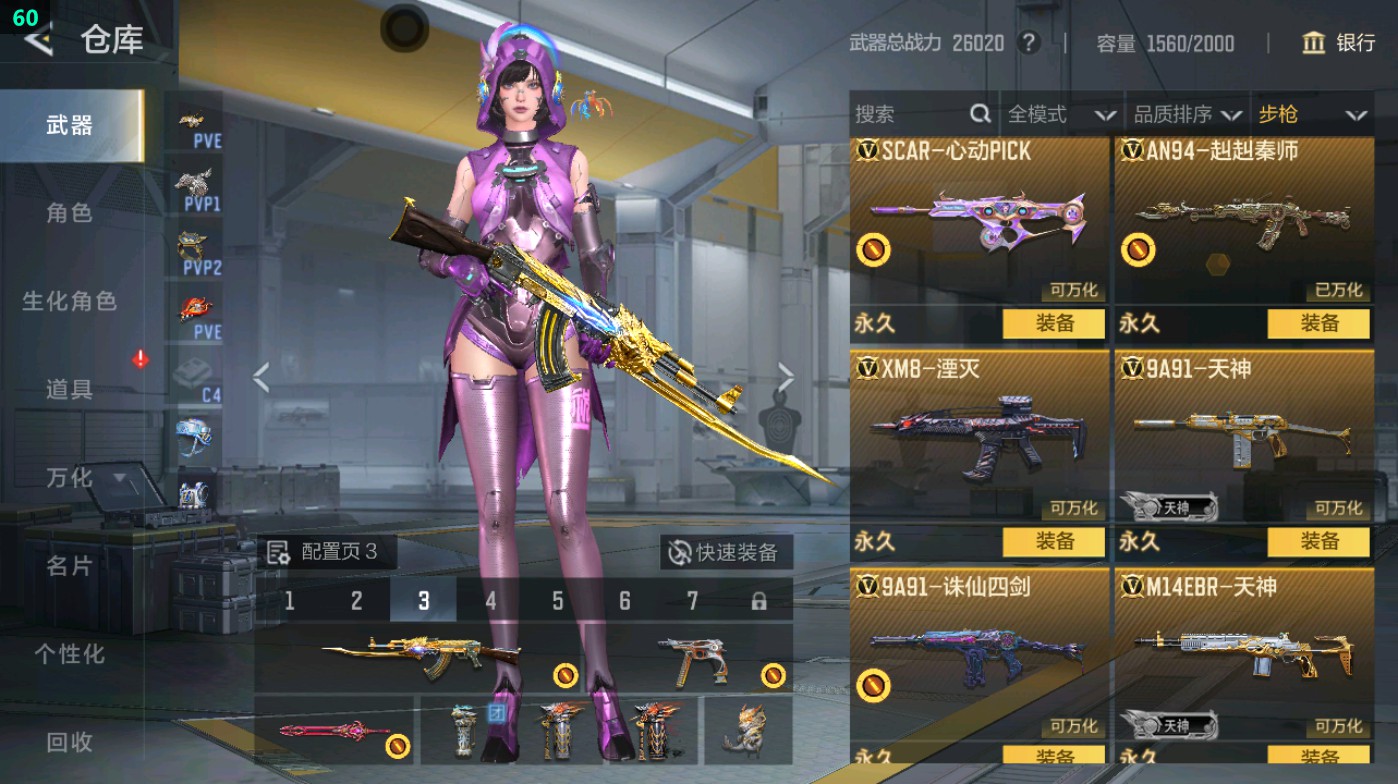1398x784 pixels.
Task: Open the 品质排序 sort dropdown
Action: 1187,115
